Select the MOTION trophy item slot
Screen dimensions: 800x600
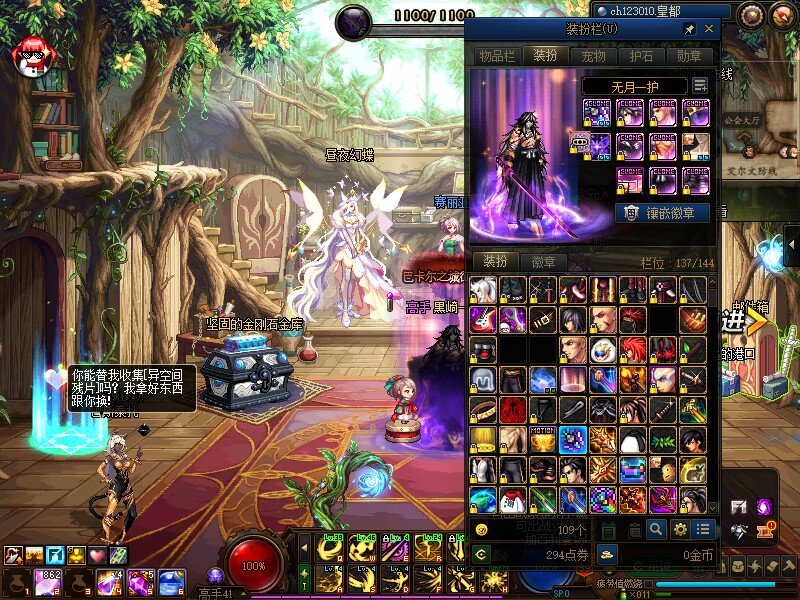pyautogui.click(x=543, y=439)
